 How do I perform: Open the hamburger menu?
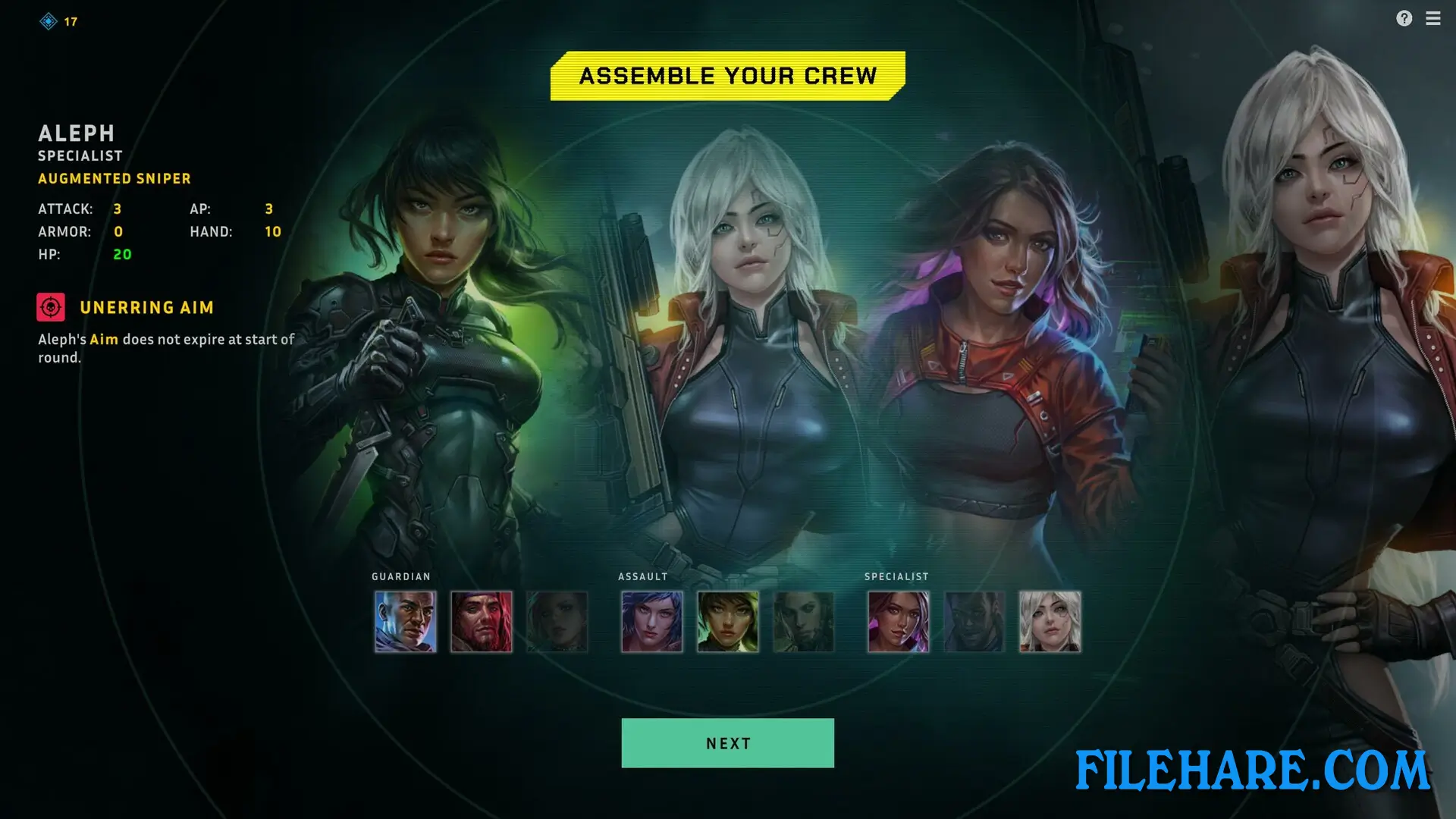(1432, 18)
